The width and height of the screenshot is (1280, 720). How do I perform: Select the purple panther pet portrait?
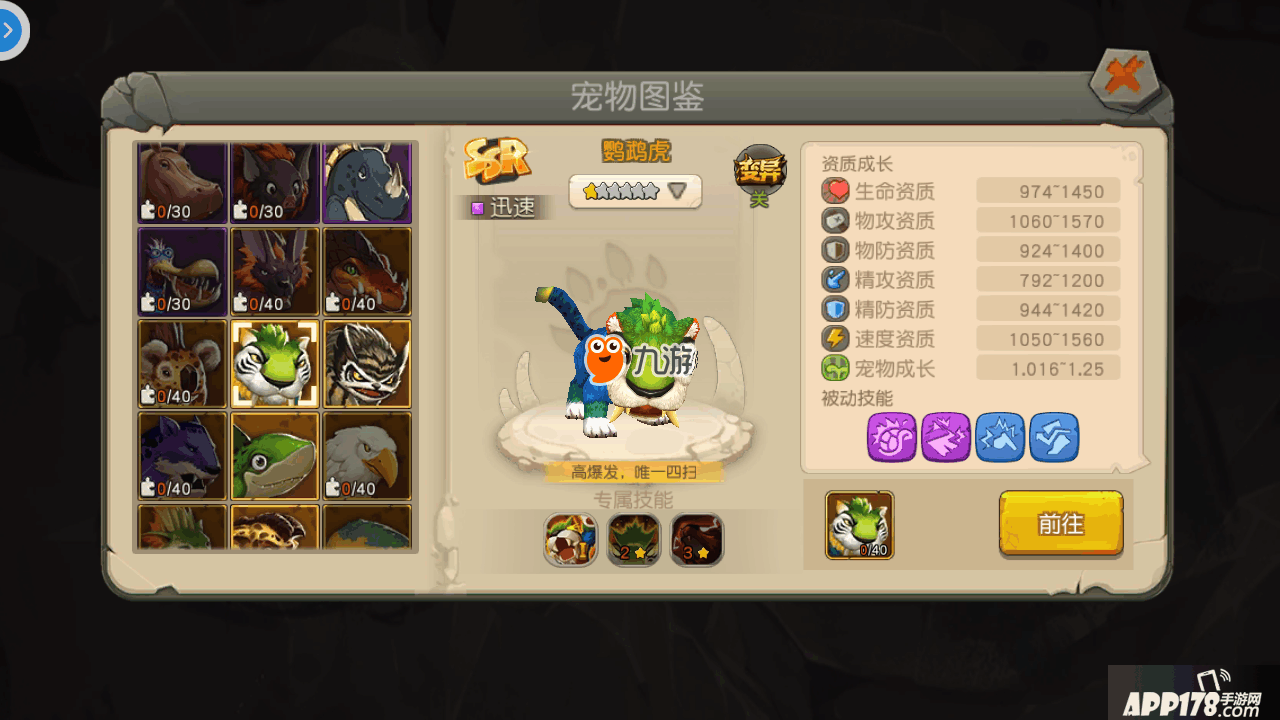pos(182,456)
